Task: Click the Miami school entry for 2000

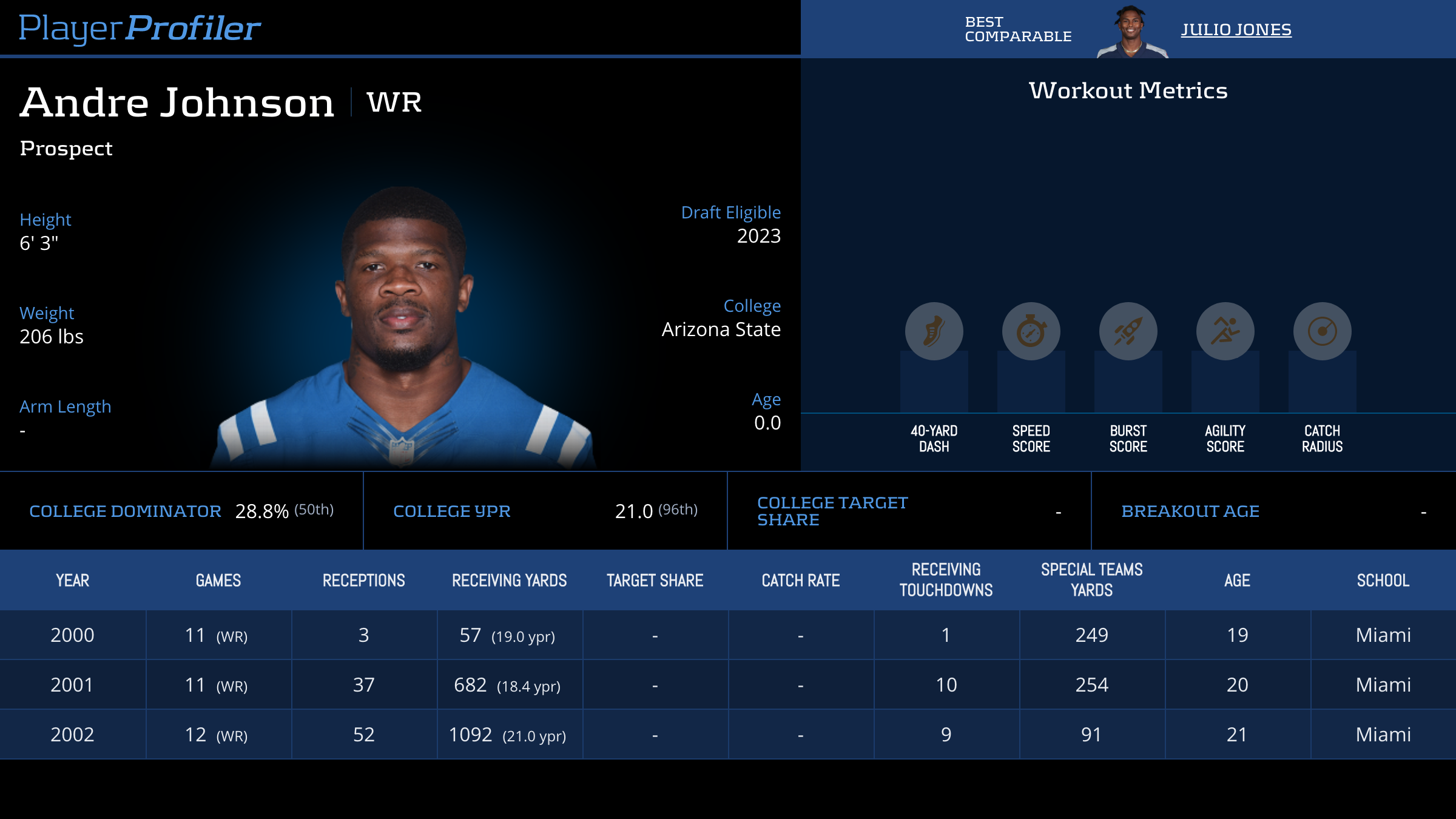Action: coord(1383,635)
